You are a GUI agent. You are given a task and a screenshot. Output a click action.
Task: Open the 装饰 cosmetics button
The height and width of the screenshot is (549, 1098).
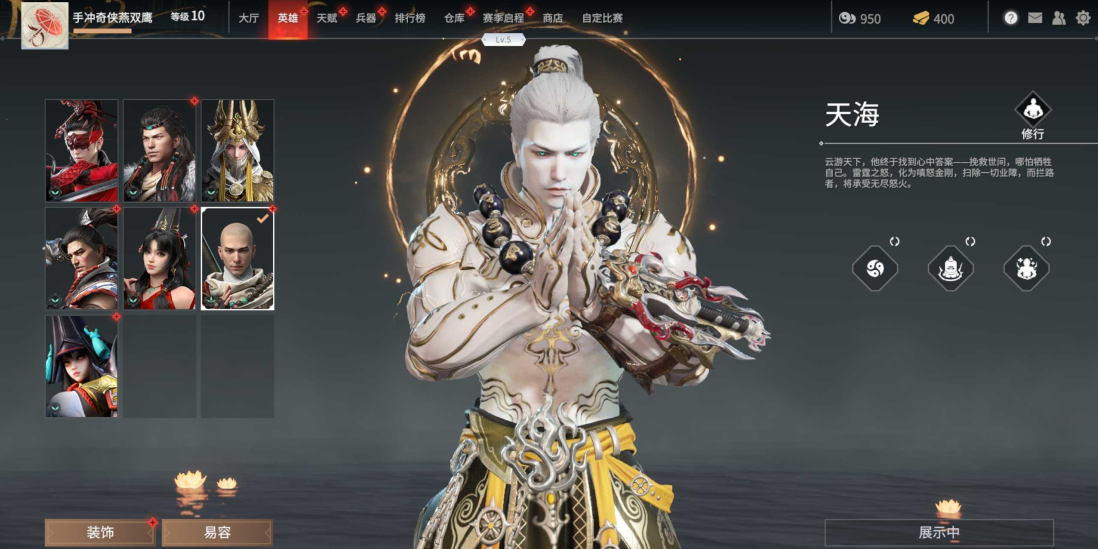[x=100, y=532]
